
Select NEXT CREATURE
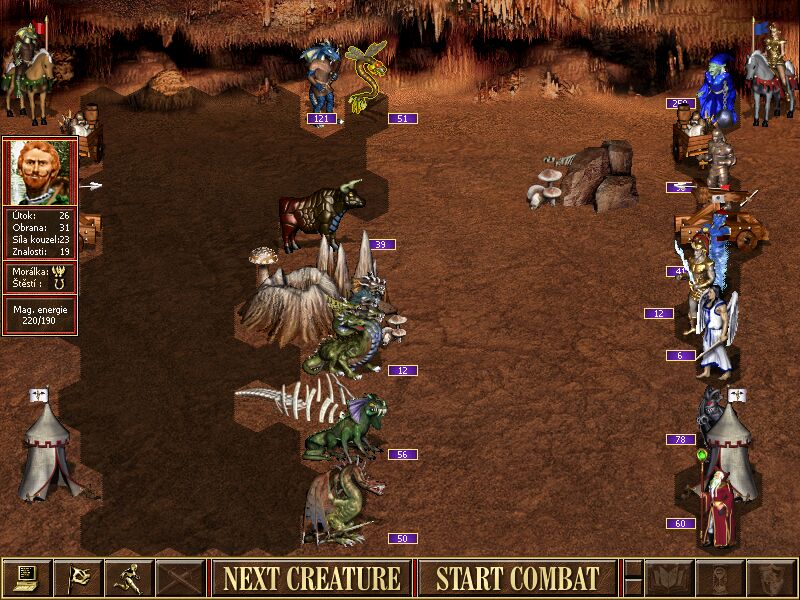(311, 578)
